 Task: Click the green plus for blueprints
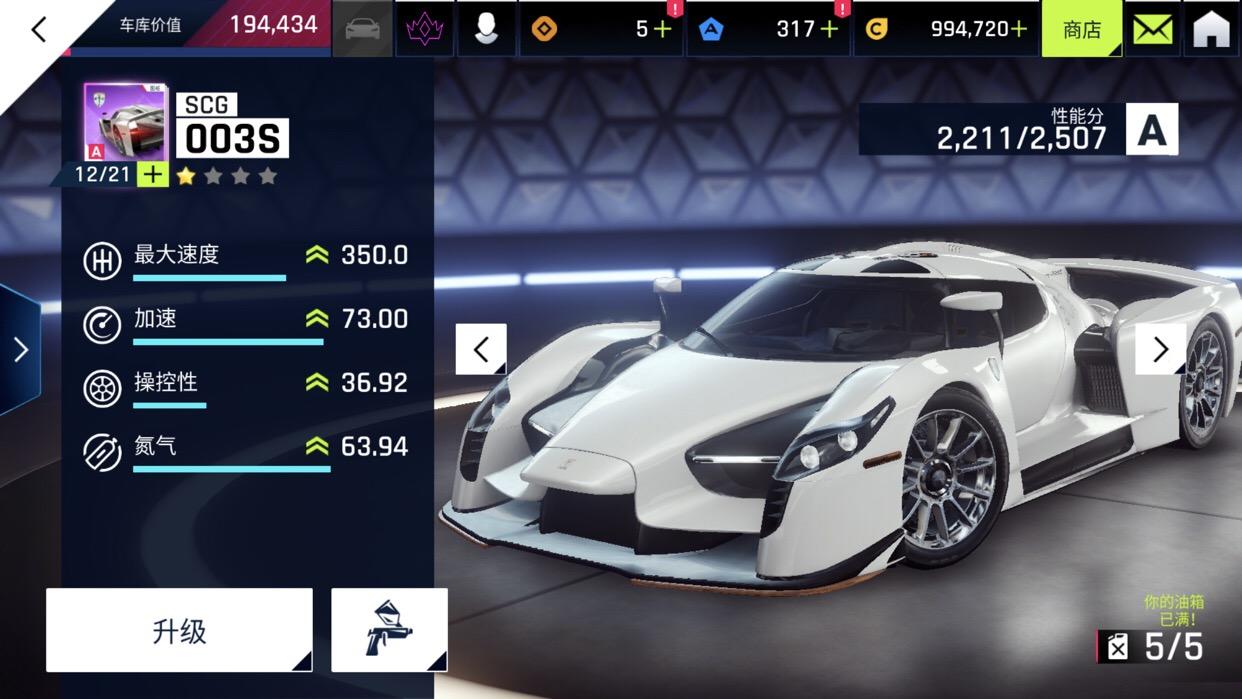(153, 175)
